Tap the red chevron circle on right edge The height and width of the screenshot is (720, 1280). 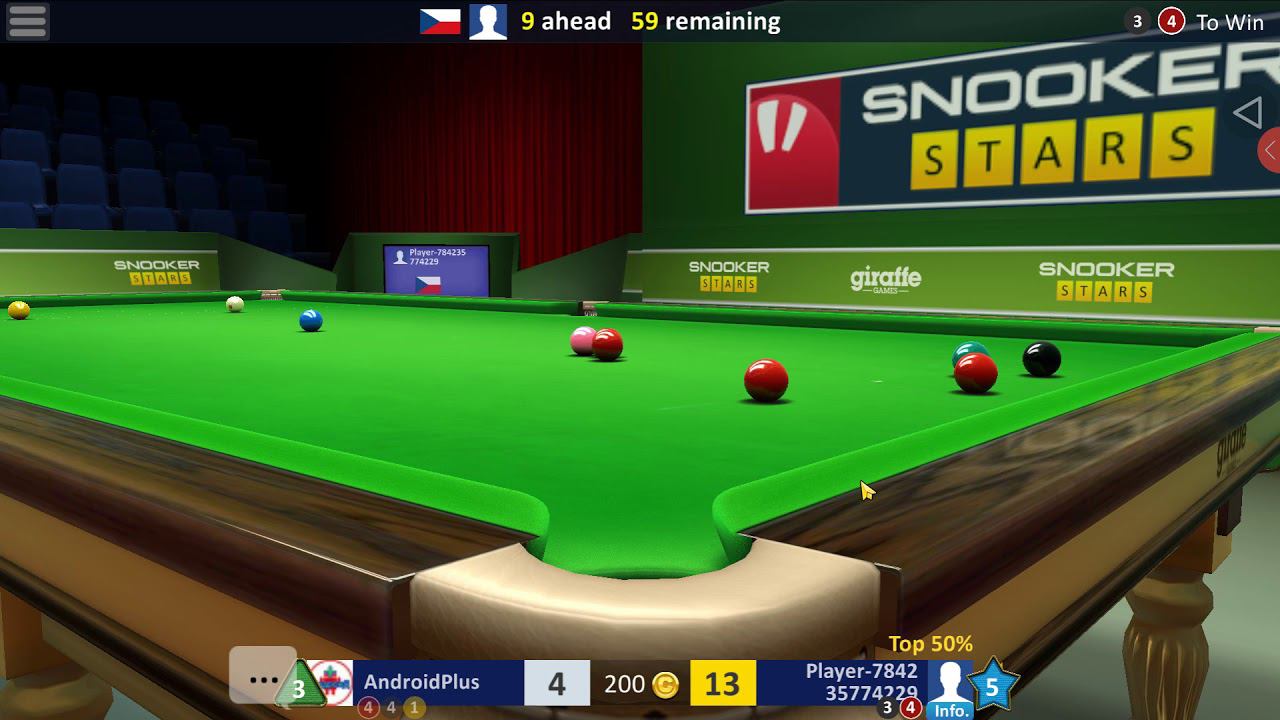point(1274,150)
